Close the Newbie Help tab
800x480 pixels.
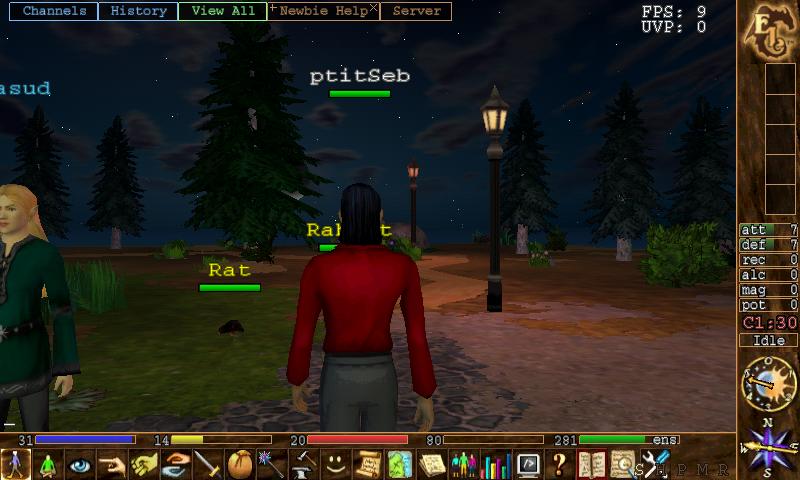(x=374, y=8)
